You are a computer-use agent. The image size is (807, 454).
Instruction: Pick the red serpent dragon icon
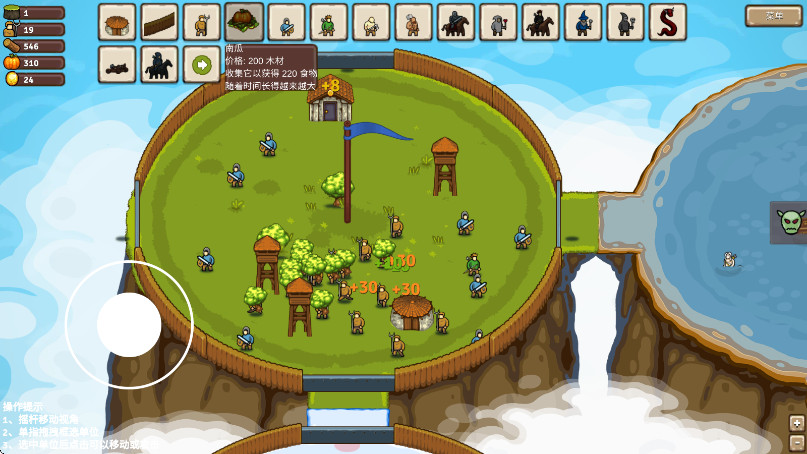(667, 22)
